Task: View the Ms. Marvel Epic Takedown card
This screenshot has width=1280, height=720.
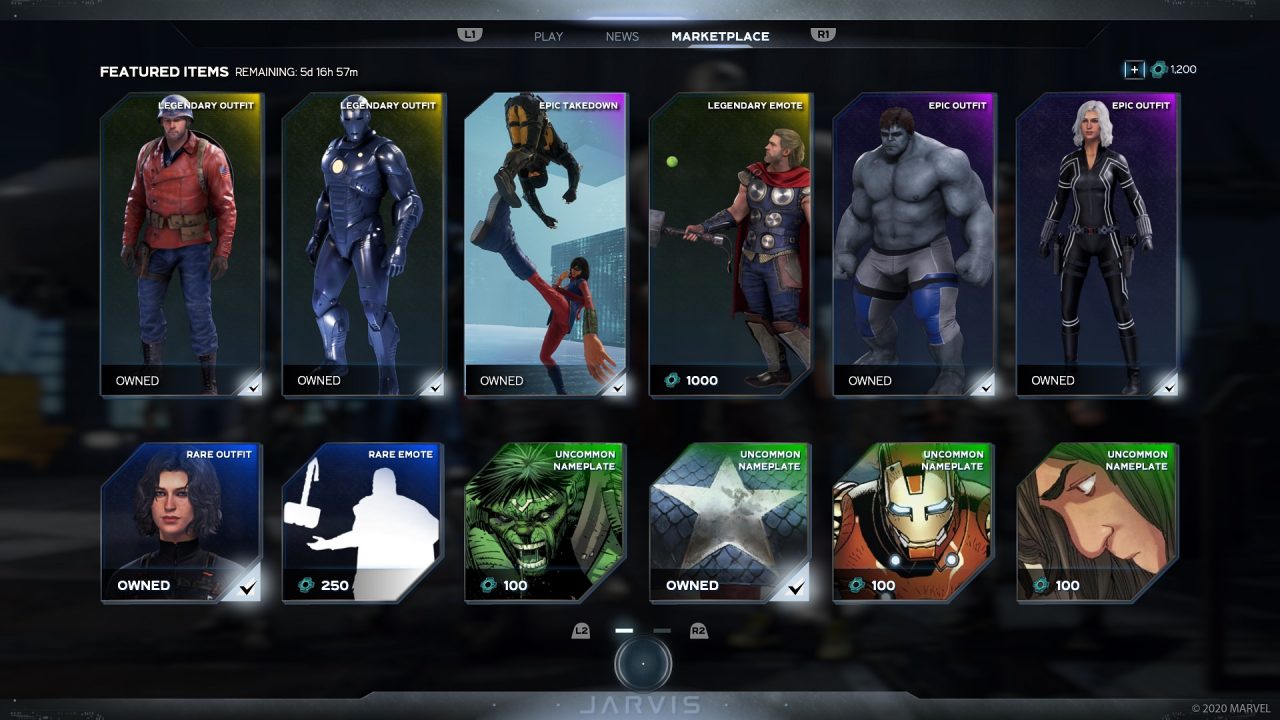Action: coord(546,245)
